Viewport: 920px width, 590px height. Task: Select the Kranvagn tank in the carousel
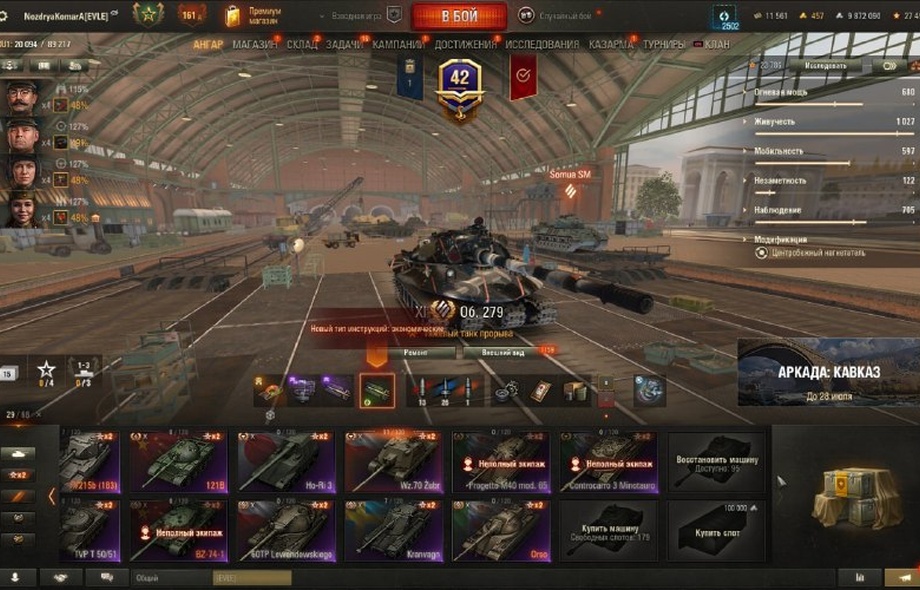(x=395, y=531)
